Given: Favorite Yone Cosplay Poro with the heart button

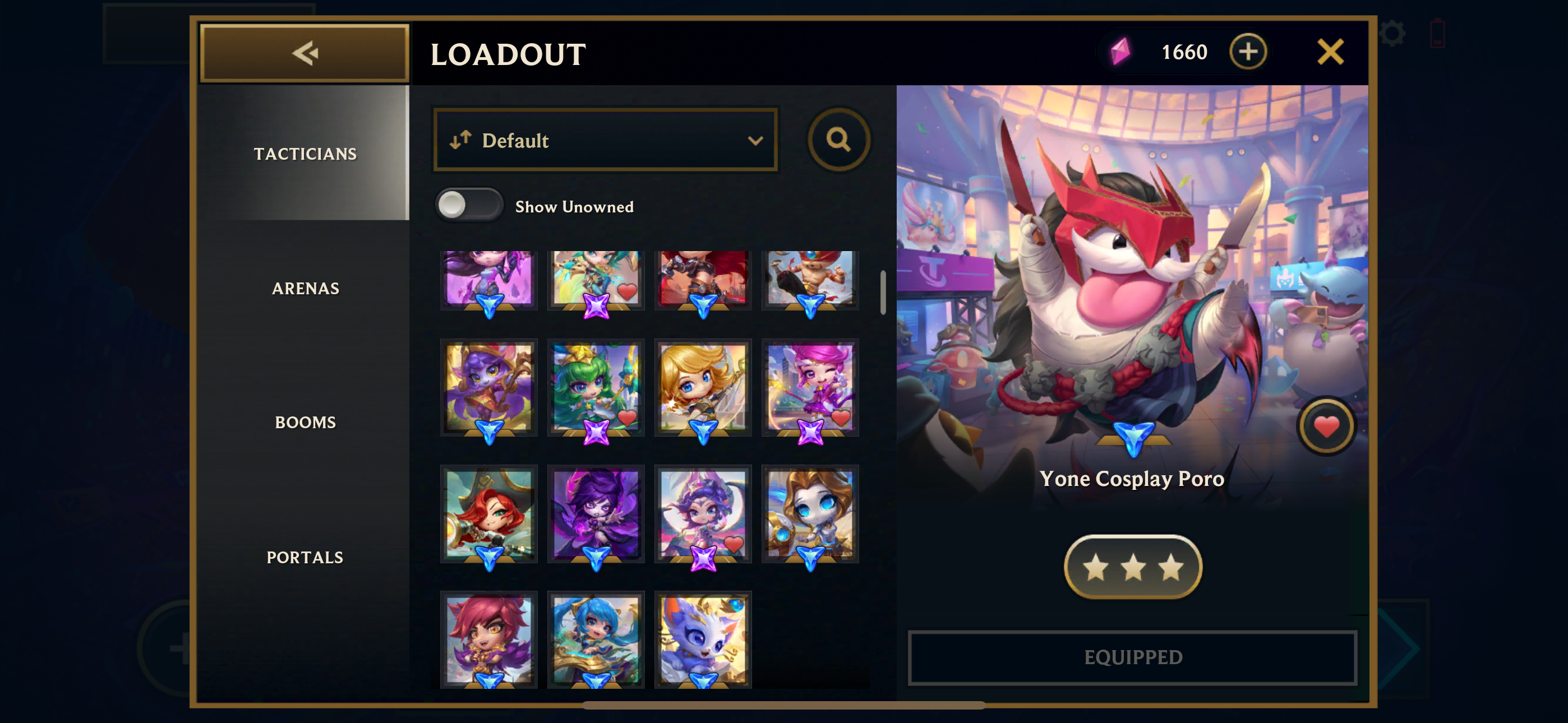Looking at the screenshot, I should [x=1326, y=427].
